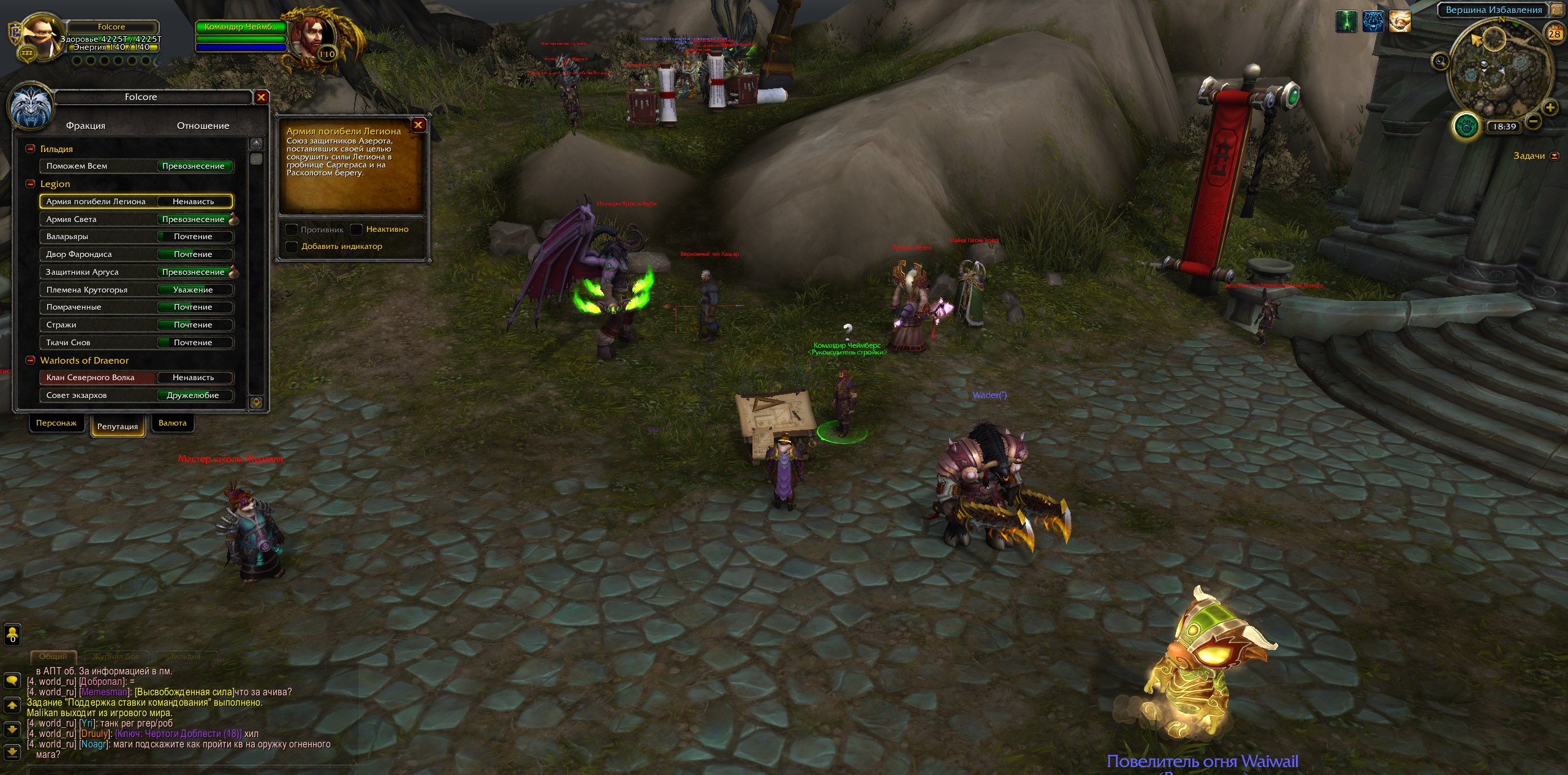Toggle the Противник checkbox
The image size is (1568, 775).
[x=292, y=229]
